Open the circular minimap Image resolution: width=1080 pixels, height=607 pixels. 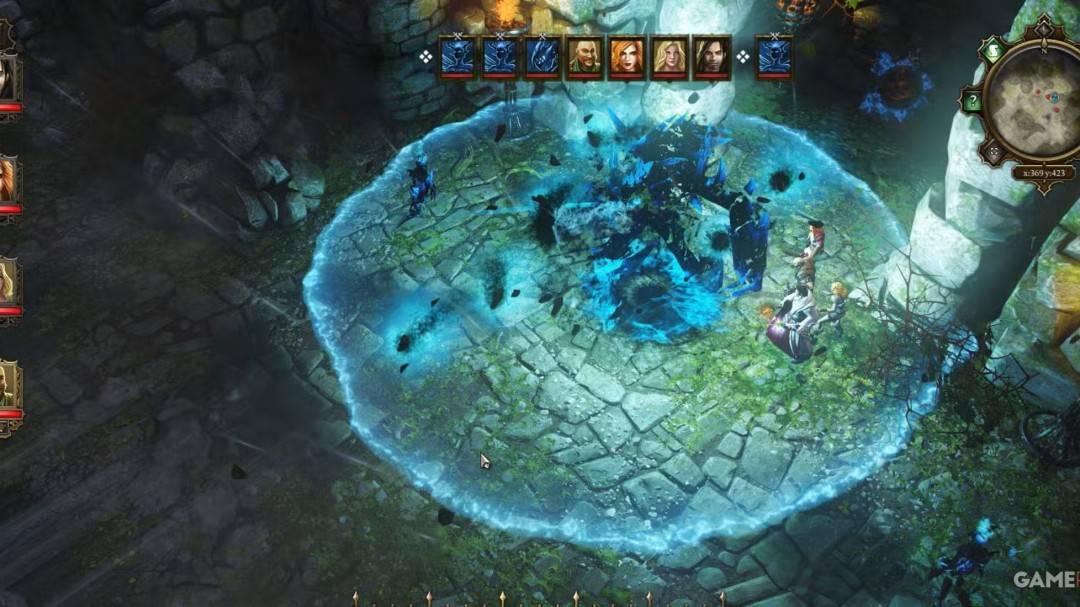(x=1036, y=98)
